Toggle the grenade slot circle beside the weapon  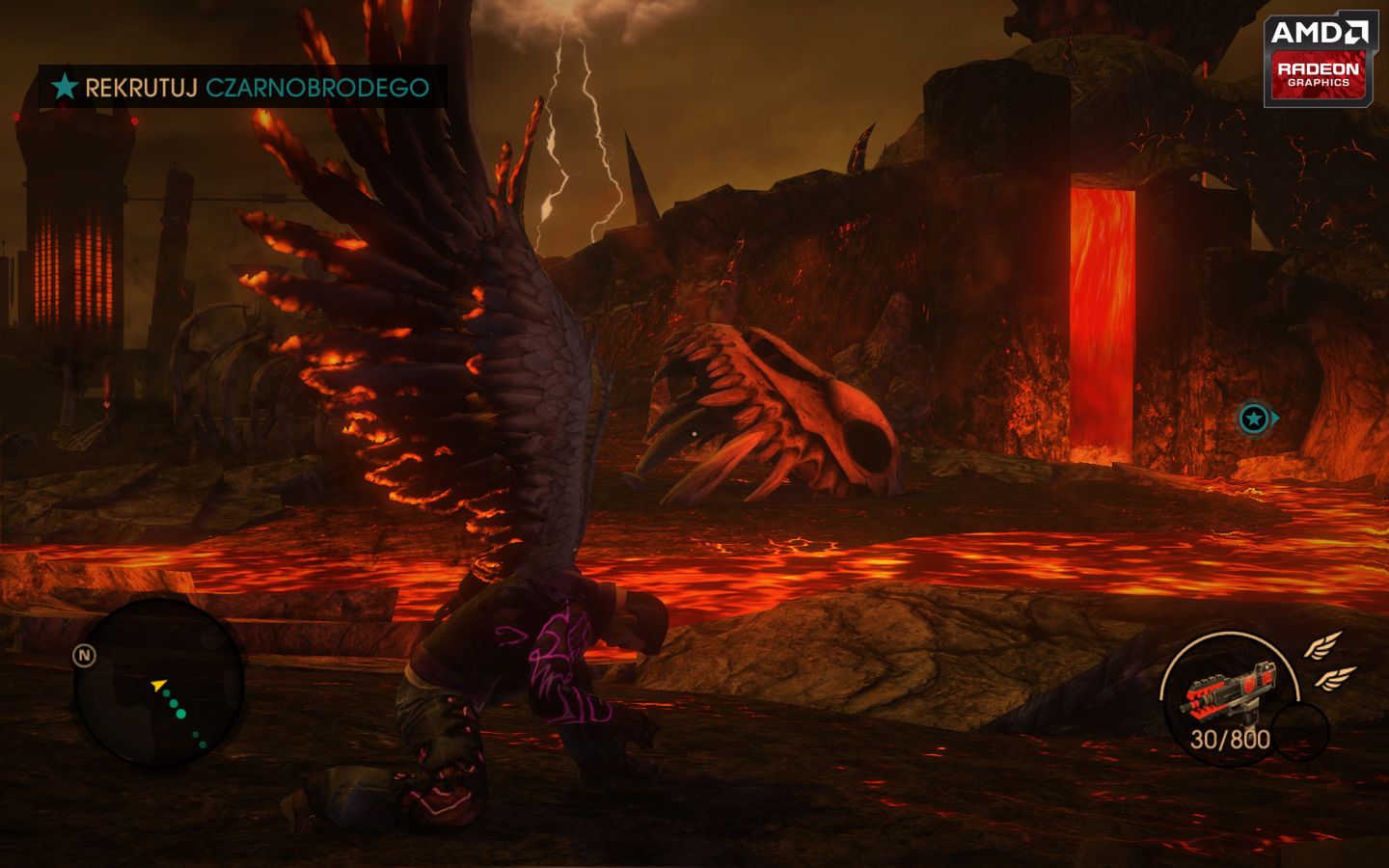pos(1301,731)
